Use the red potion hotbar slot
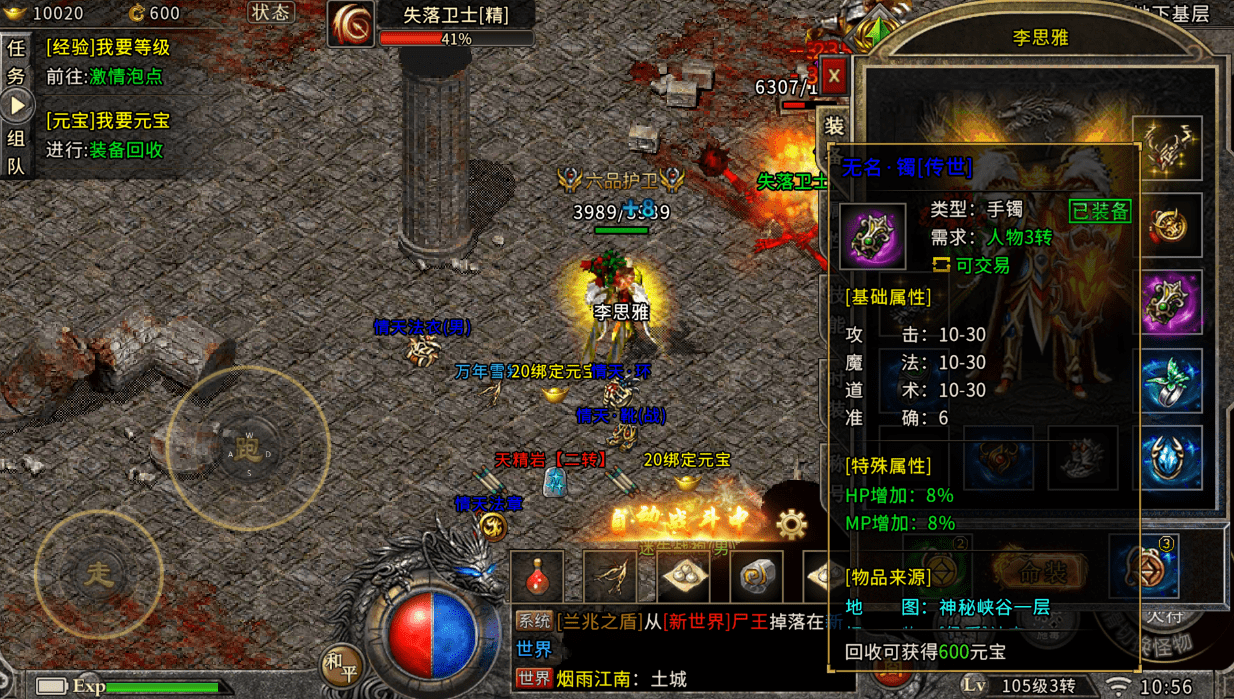1234x699 pixels. [x=537, y=575]
